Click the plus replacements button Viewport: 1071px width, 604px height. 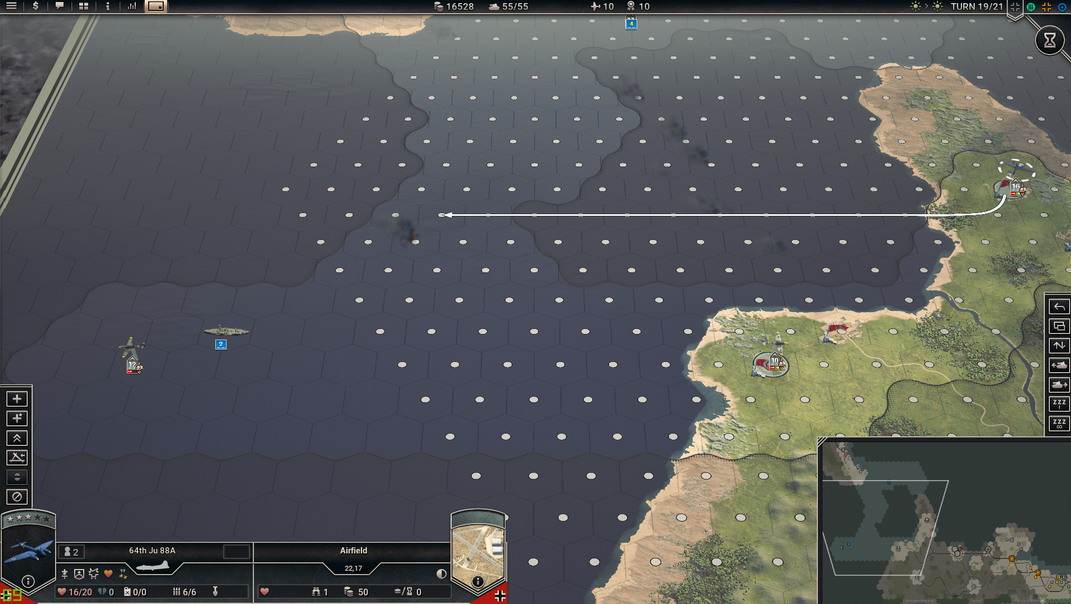[16, 399]
